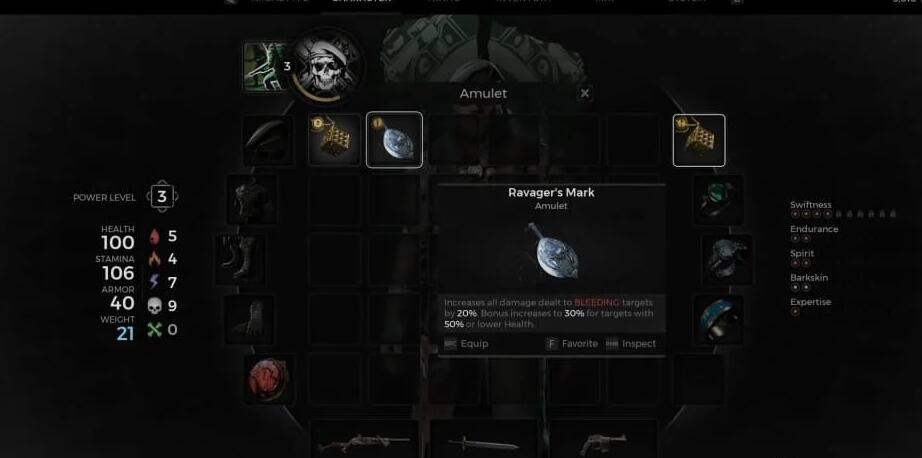Select the gloves equipment slot
922x458 pixels.
pyautogui.click(x=249, y=320)
